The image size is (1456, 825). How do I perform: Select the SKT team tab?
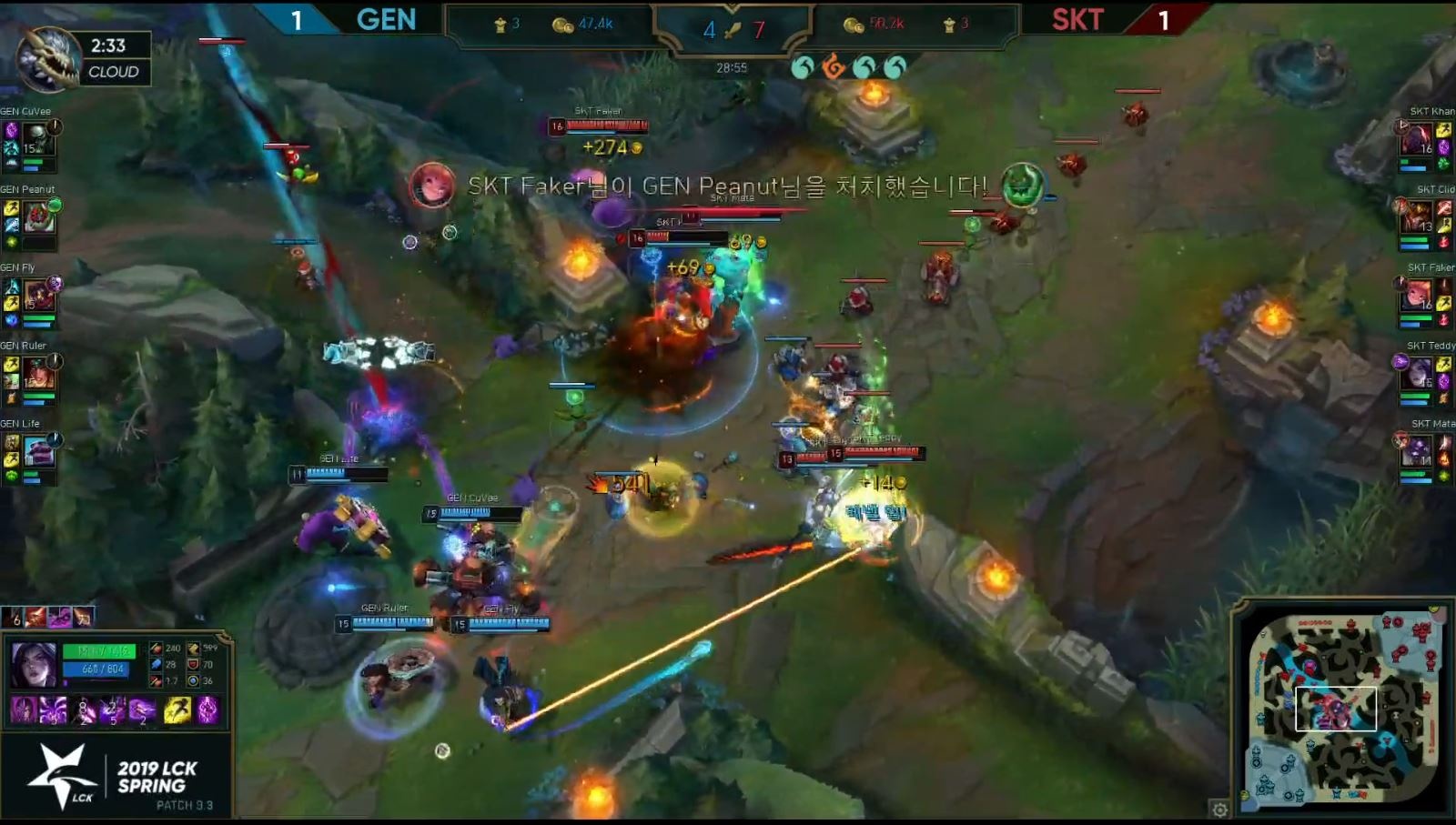(1077, 20)
